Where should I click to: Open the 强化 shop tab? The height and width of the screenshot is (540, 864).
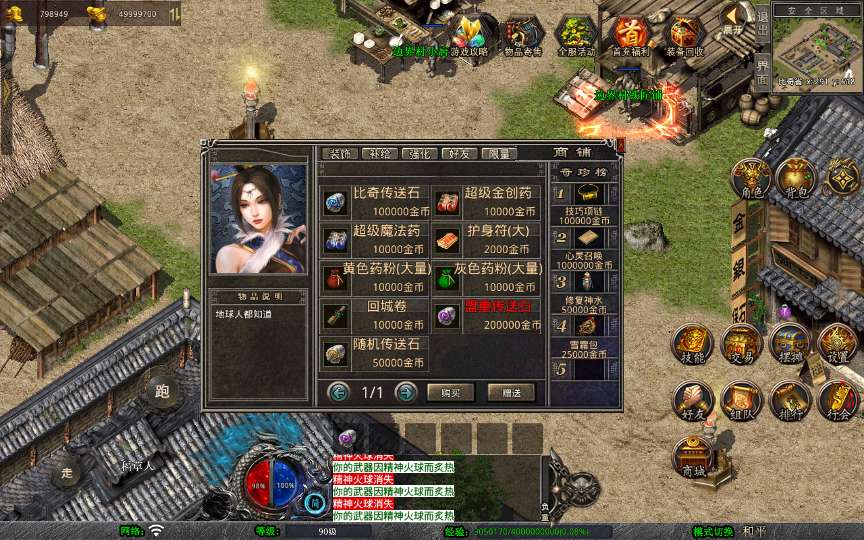420,154
